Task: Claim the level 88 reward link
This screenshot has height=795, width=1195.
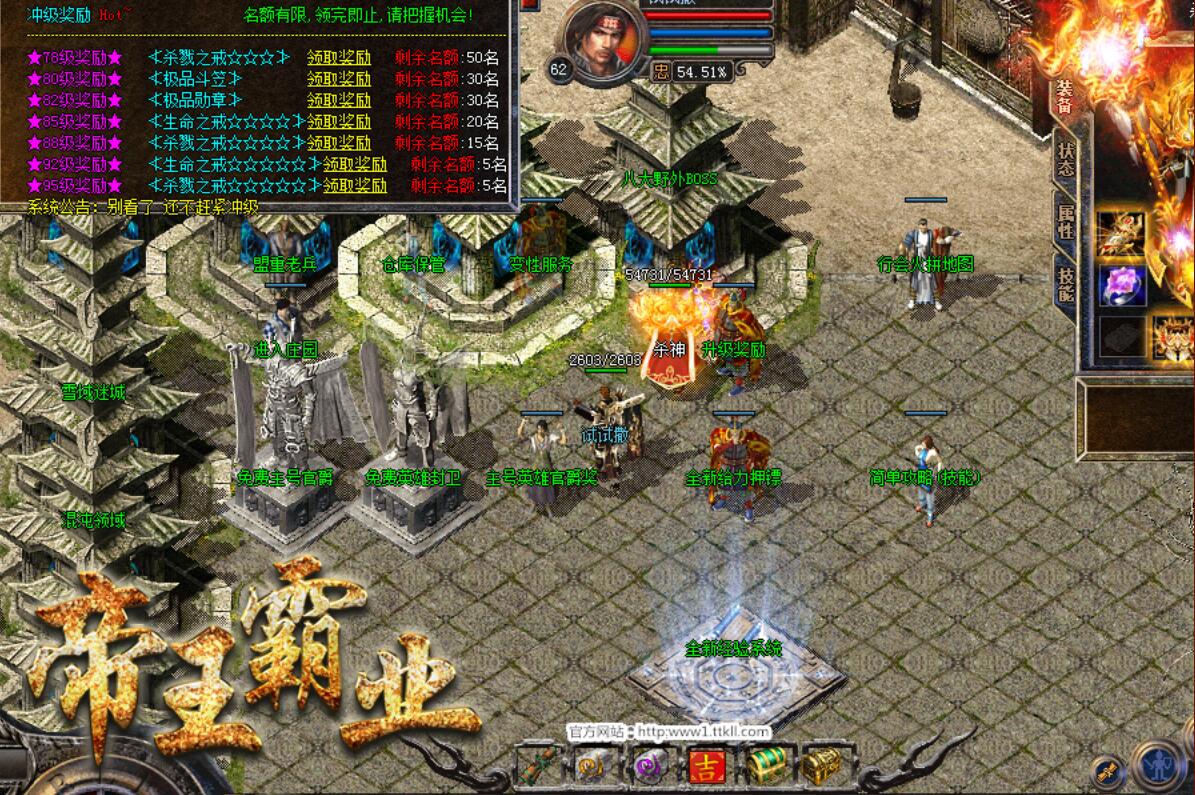Action: pos(338,143)
